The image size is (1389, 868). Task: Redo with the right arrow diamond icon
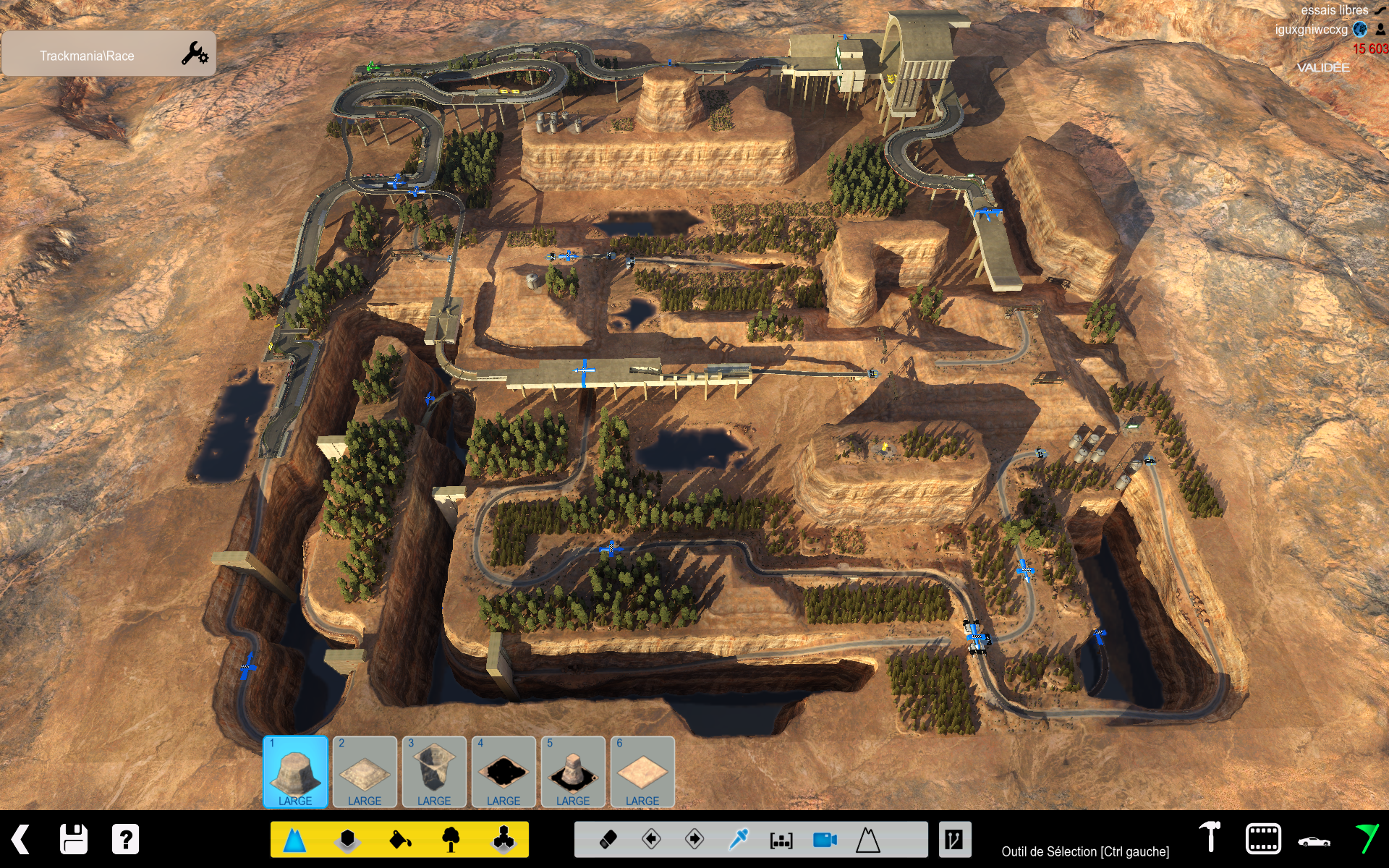coord(694,840)
